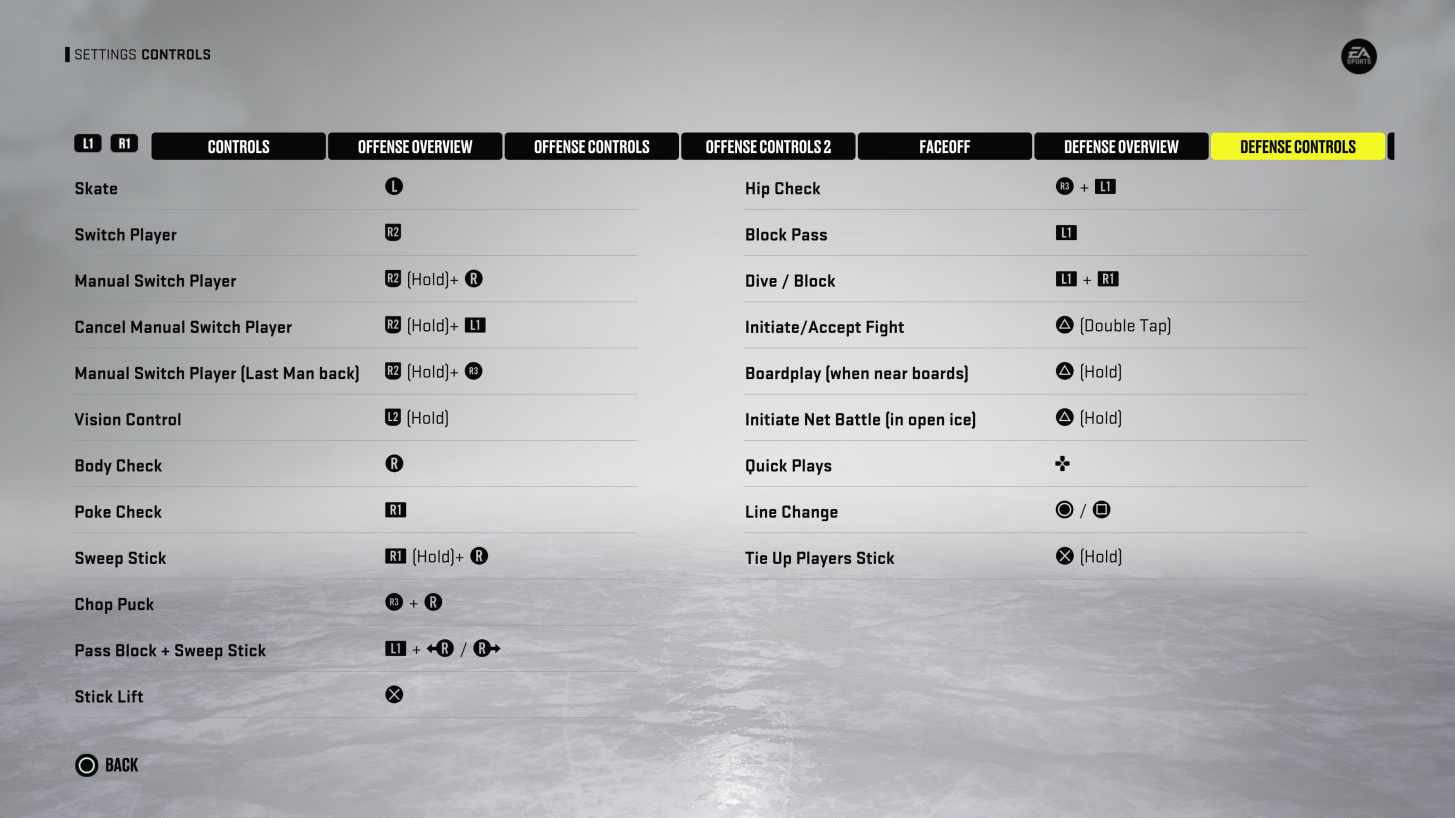The width and height of the screenshot is (1455, 818).
Task: Open the Offense Controls 2 tab
Action: 768,146
